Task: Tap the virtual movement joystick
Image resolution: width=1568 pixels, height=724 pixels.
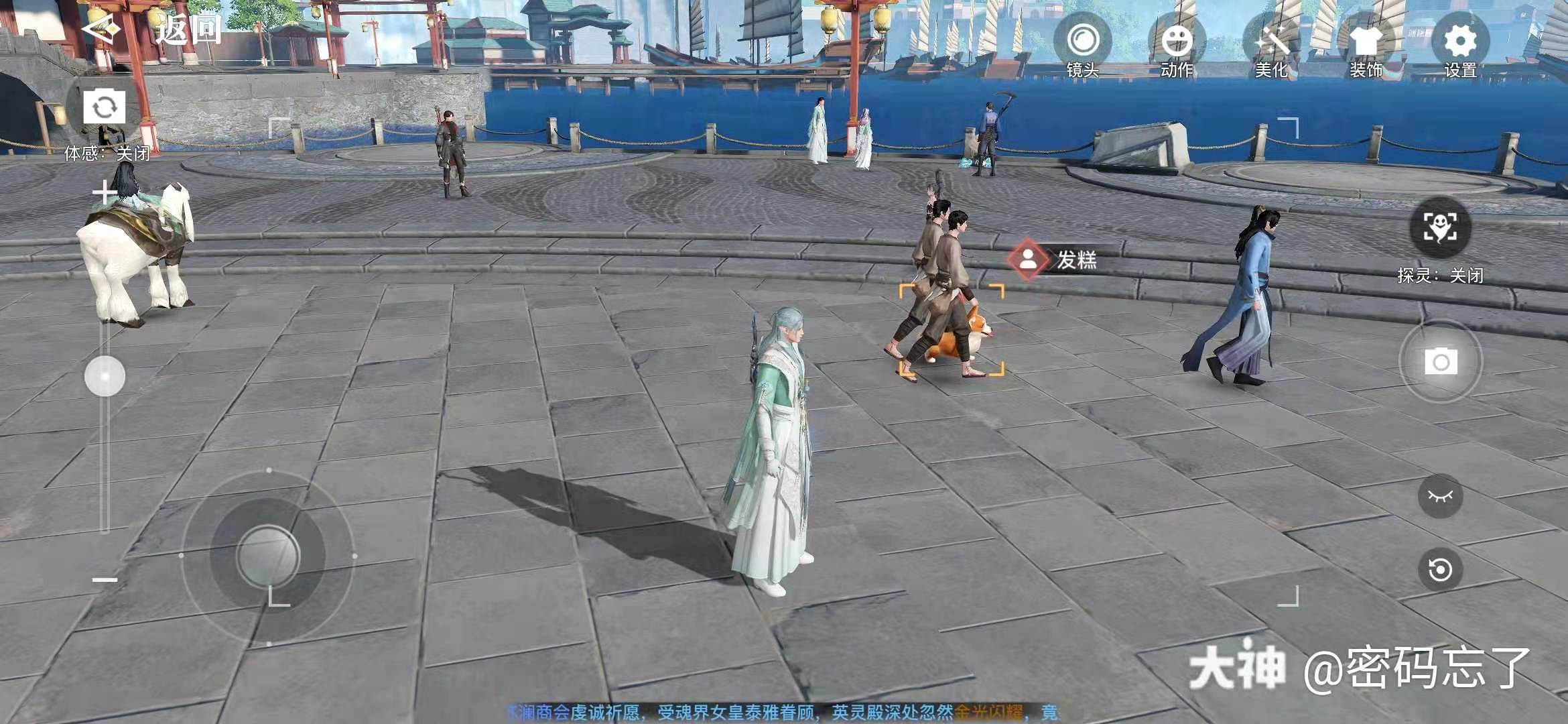Action: tap(268, 556)
